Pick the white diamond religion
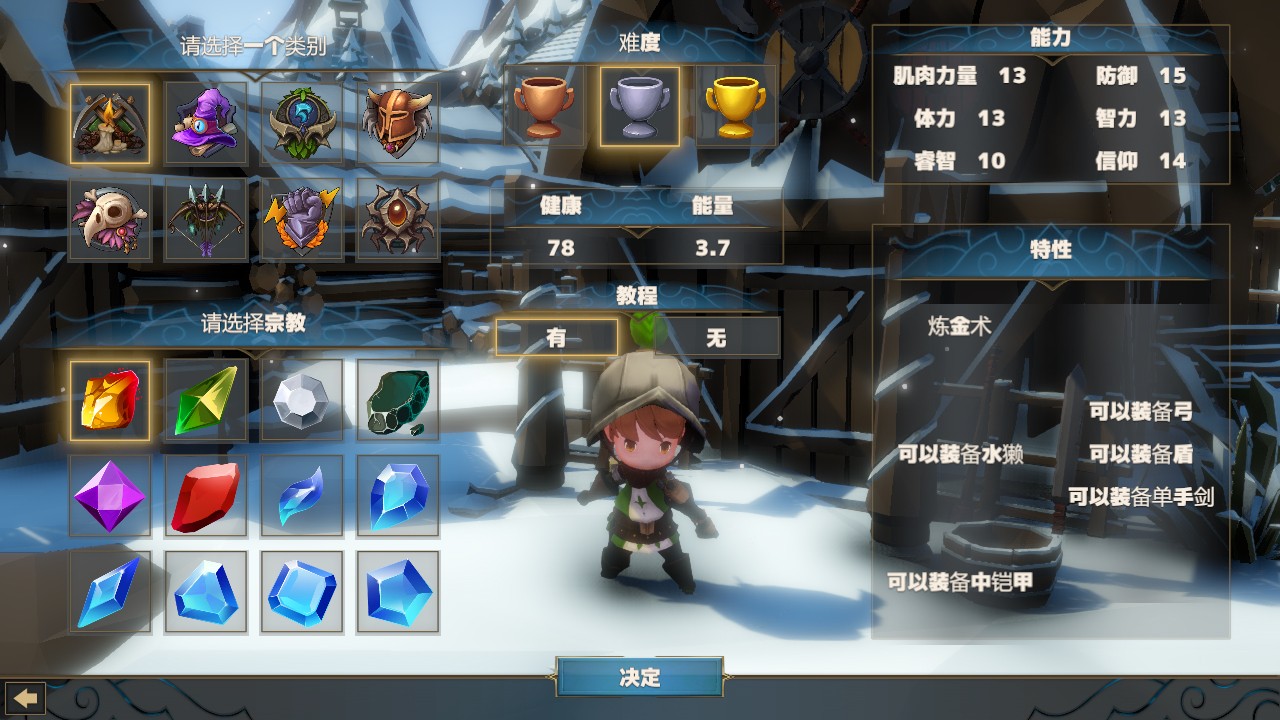This screenshot has width=1280, height=720. [x=302, y=401]
